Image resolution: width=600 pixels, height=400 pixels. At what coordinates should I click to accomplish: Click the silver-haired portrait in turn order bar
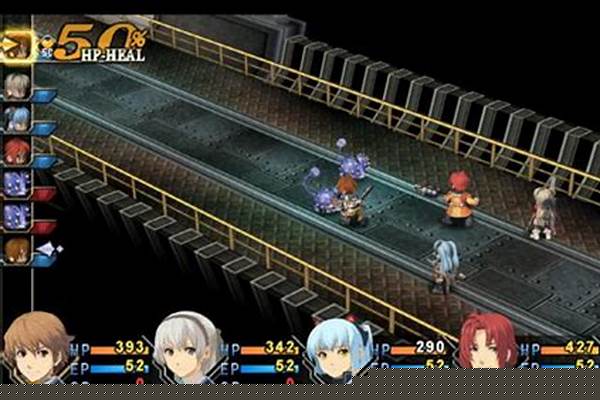coord(17,87)
